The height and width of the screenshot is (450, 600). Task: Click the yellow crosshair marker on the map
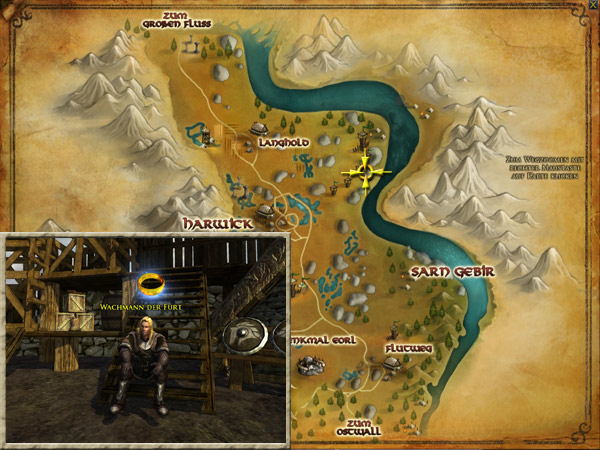pyautogui.click(x=366, y=171)
